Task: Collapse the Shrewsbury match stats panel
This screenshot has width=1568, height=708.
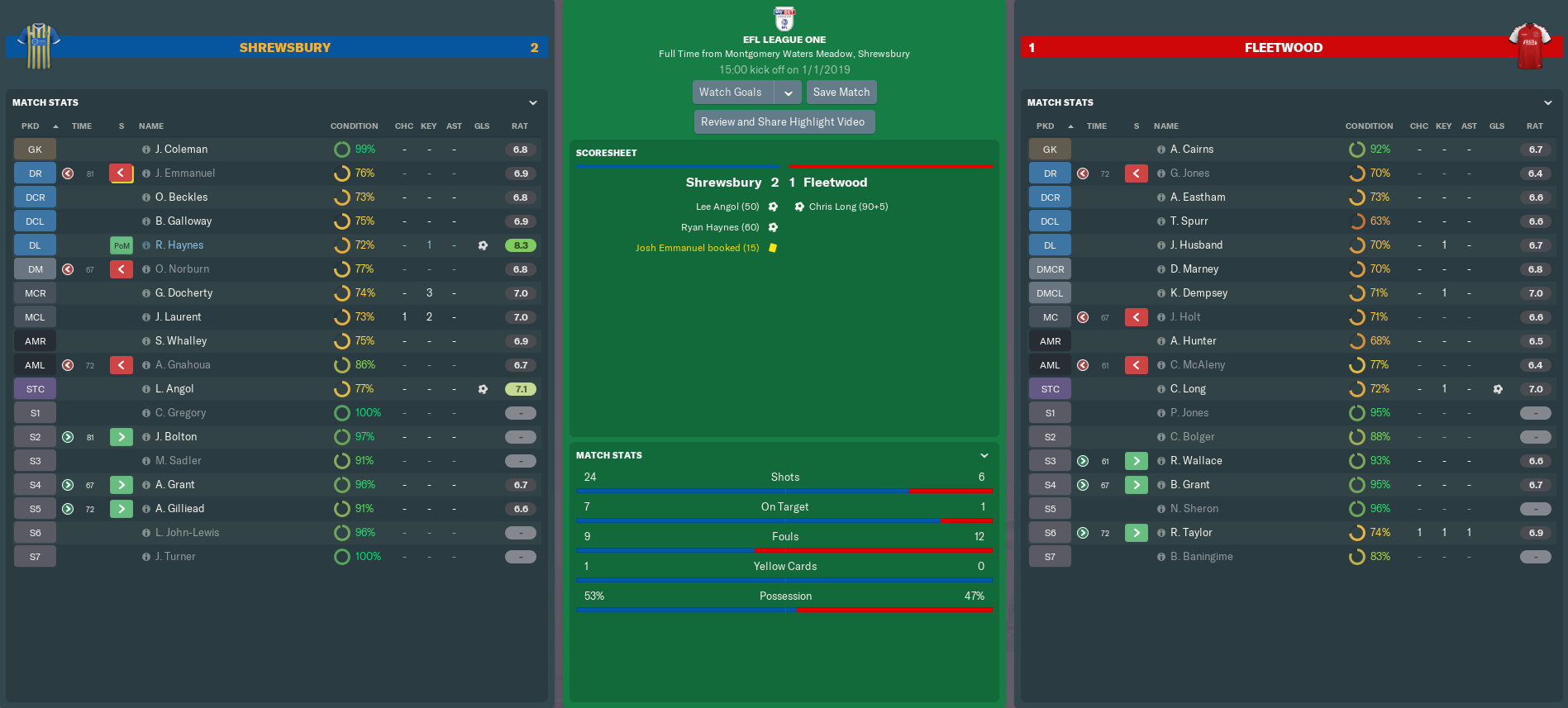Action: tap(533, 102)
